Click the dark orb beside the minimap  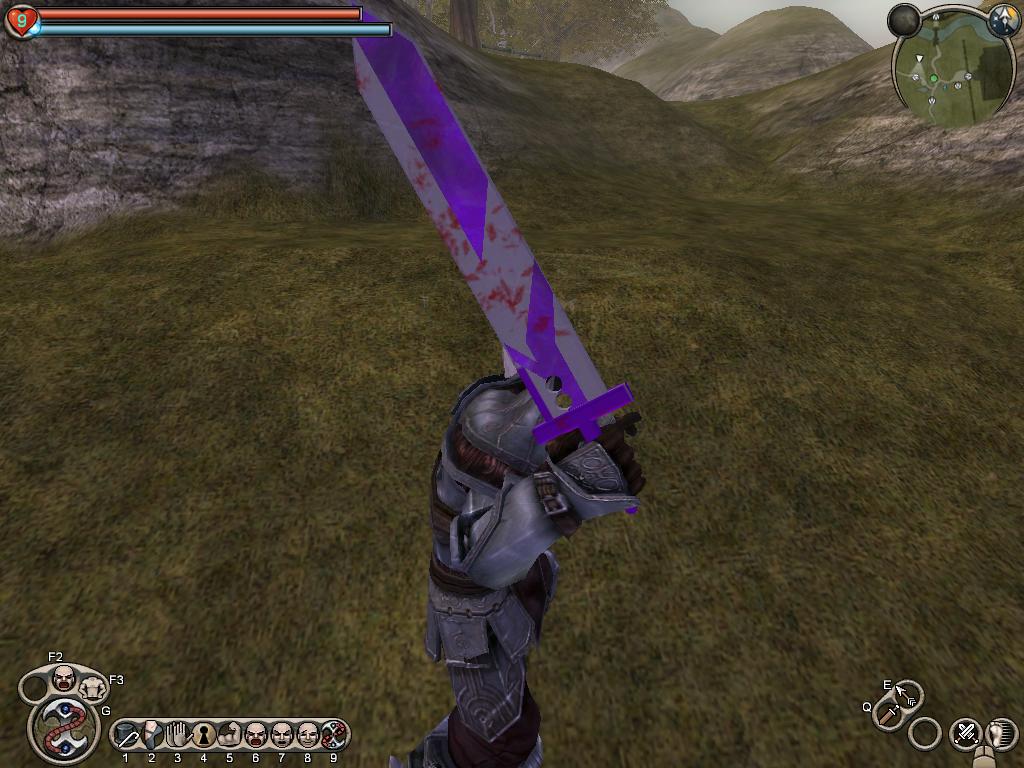(904, 20)
